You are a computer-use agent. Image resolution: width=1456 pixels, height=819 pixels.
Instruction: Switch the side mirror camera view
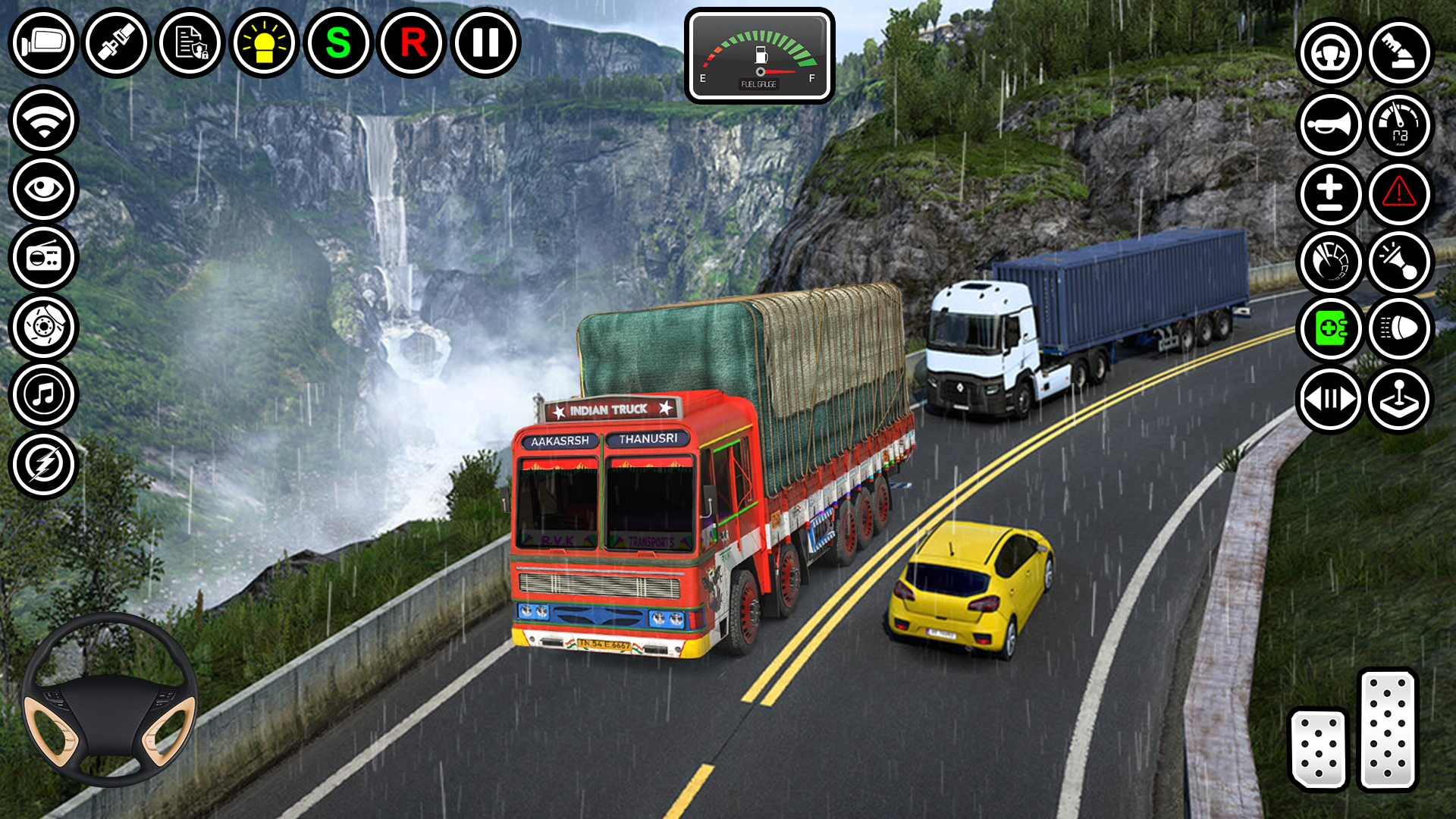point(43,42)
